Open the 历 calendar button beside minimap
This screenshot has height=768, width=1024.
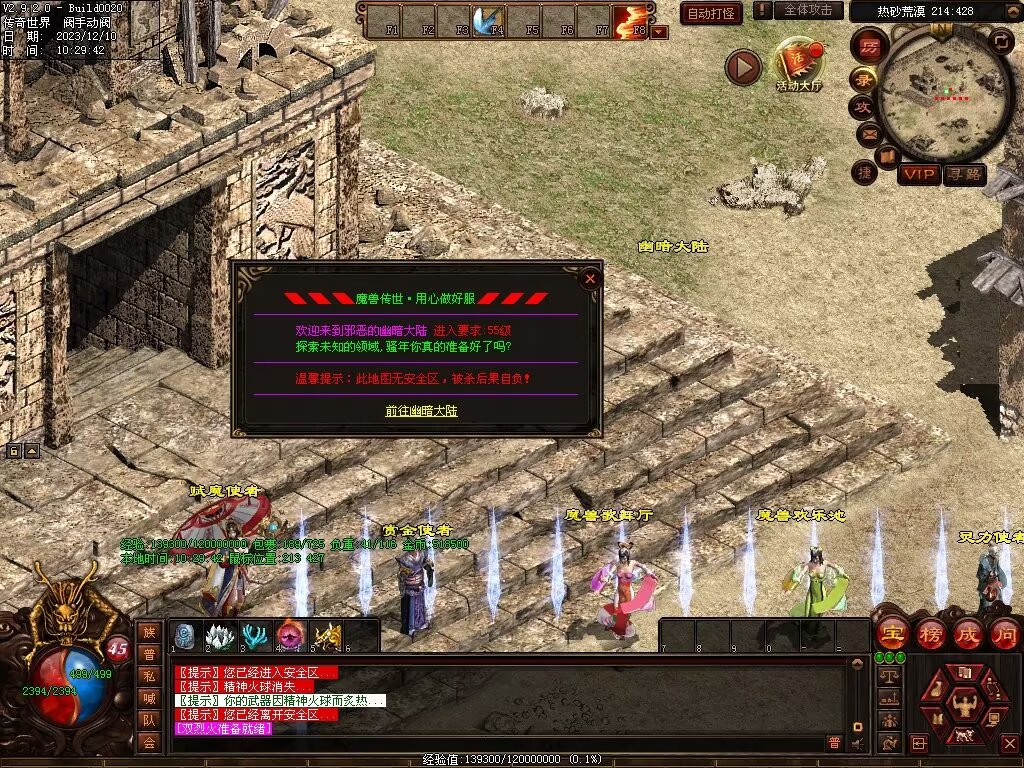click(x=869, y=46)
